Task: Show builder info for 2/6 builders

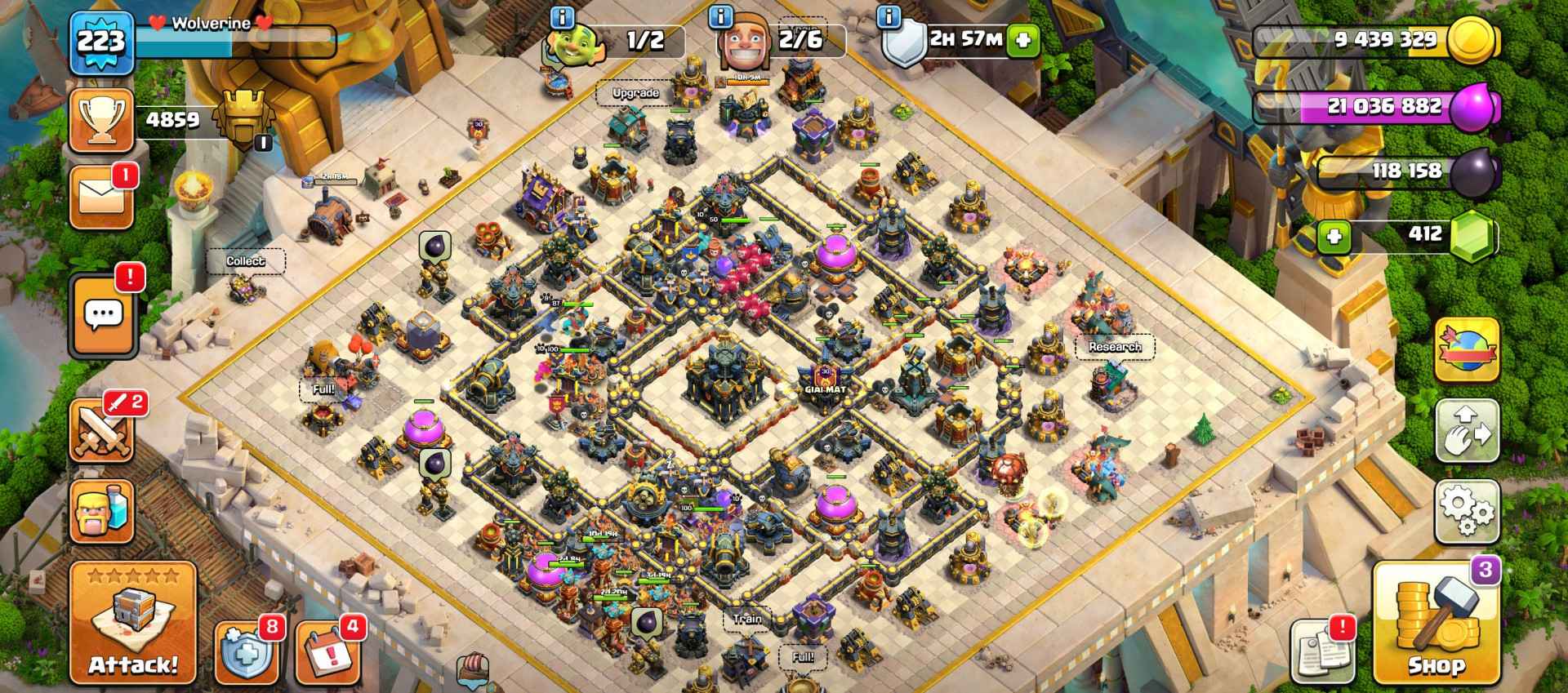Action: [x=720, y=16]
